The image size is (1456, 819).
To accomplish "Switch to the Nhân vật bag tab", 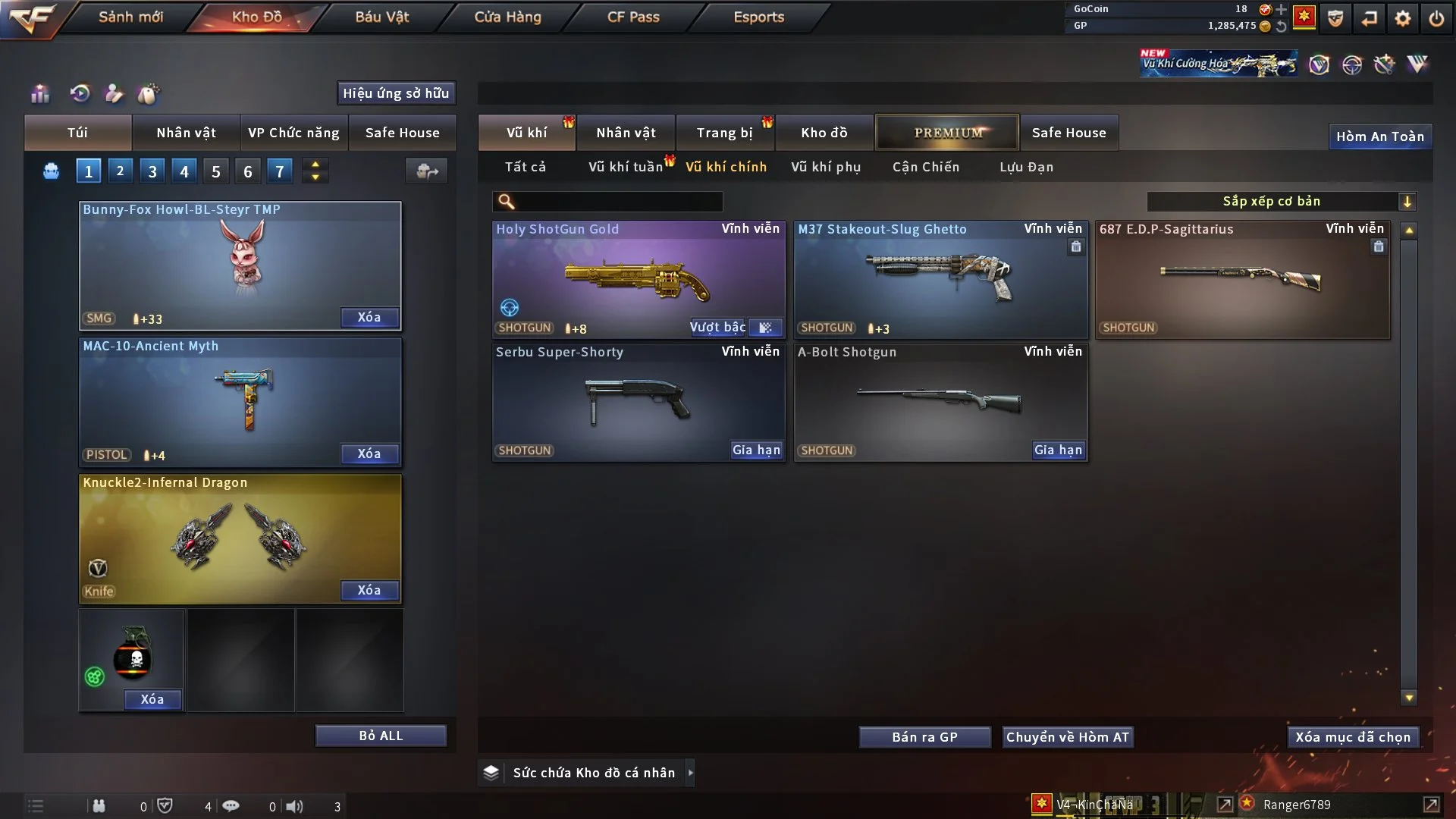I will tap(186, 133).
